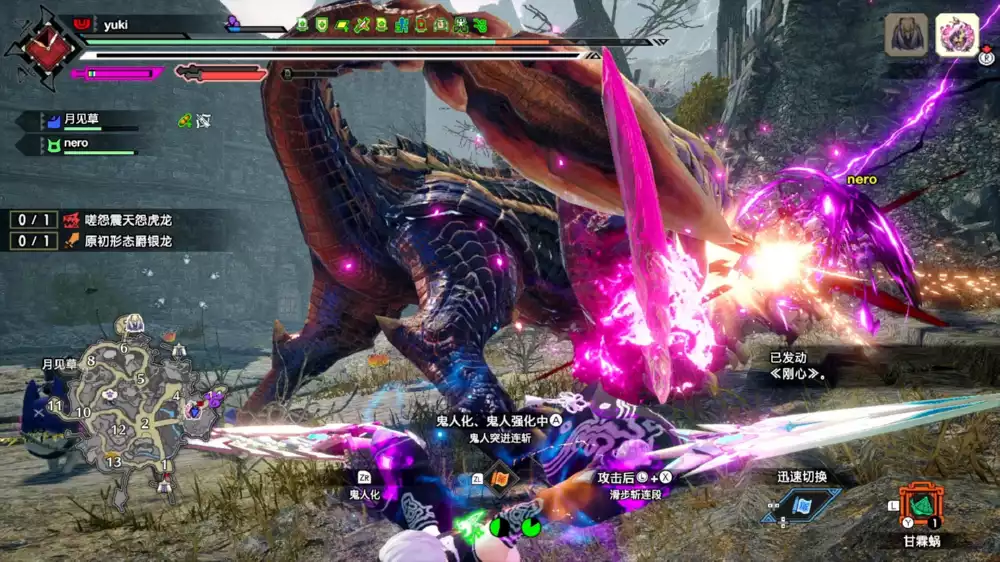Select the grey monster portrait icon
This screenshot has height=562, width=1000.
pos(906,35)
